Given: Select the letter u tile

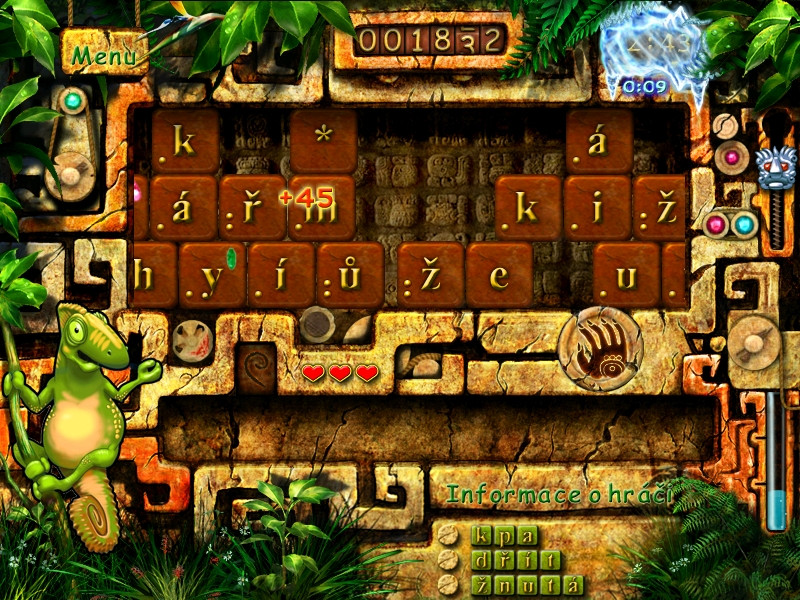Looking at the screenshot, I should coord(626,275).
